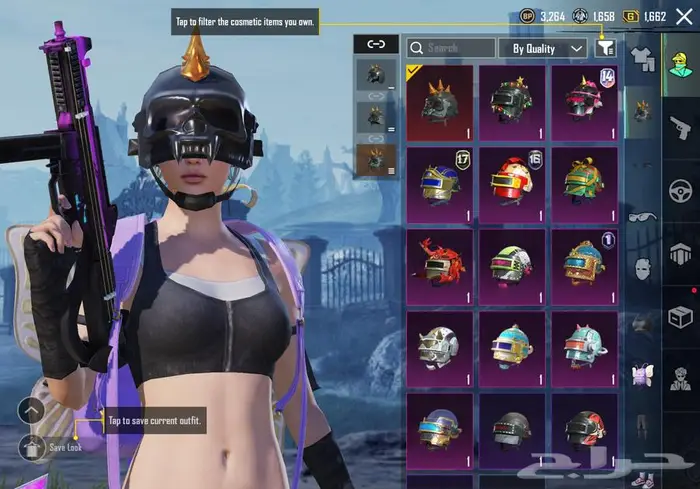Click the link icon above helmet presets
The height and width of the screenshot is (489, 700).
376,43
